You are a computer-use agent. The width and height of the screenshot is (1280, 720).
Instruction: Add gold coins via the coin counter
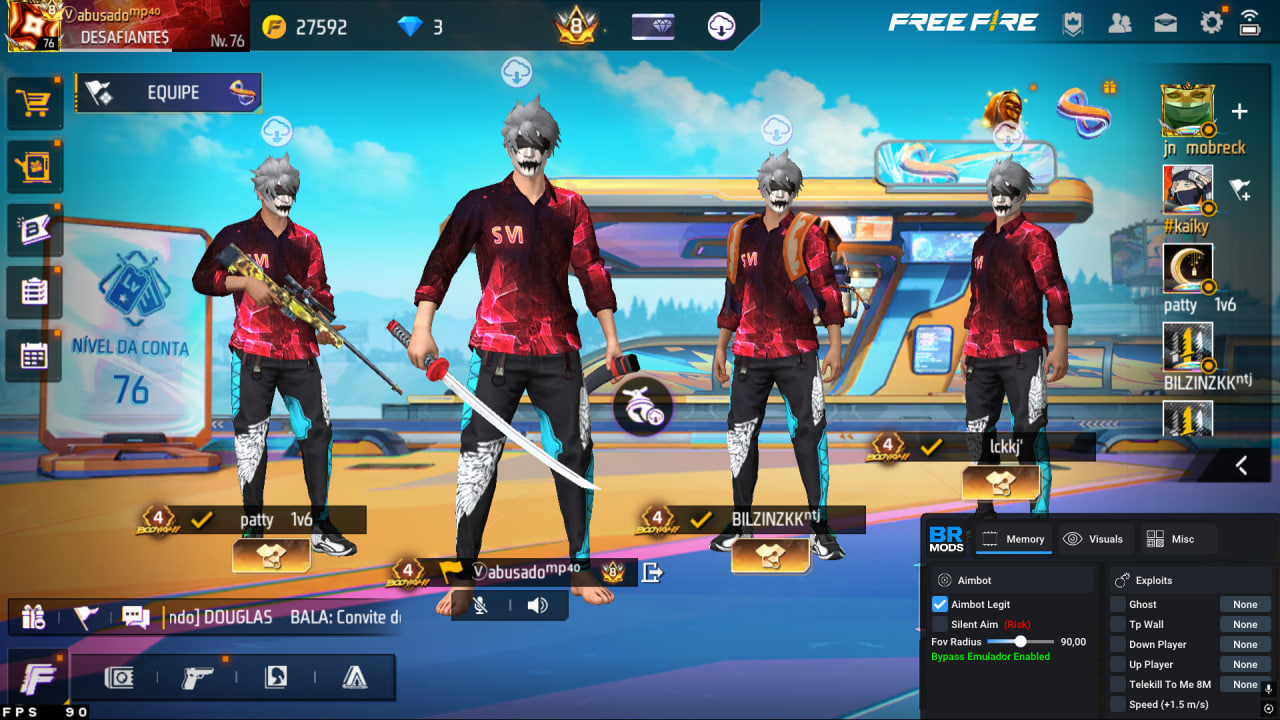click(x=305, y=27)
